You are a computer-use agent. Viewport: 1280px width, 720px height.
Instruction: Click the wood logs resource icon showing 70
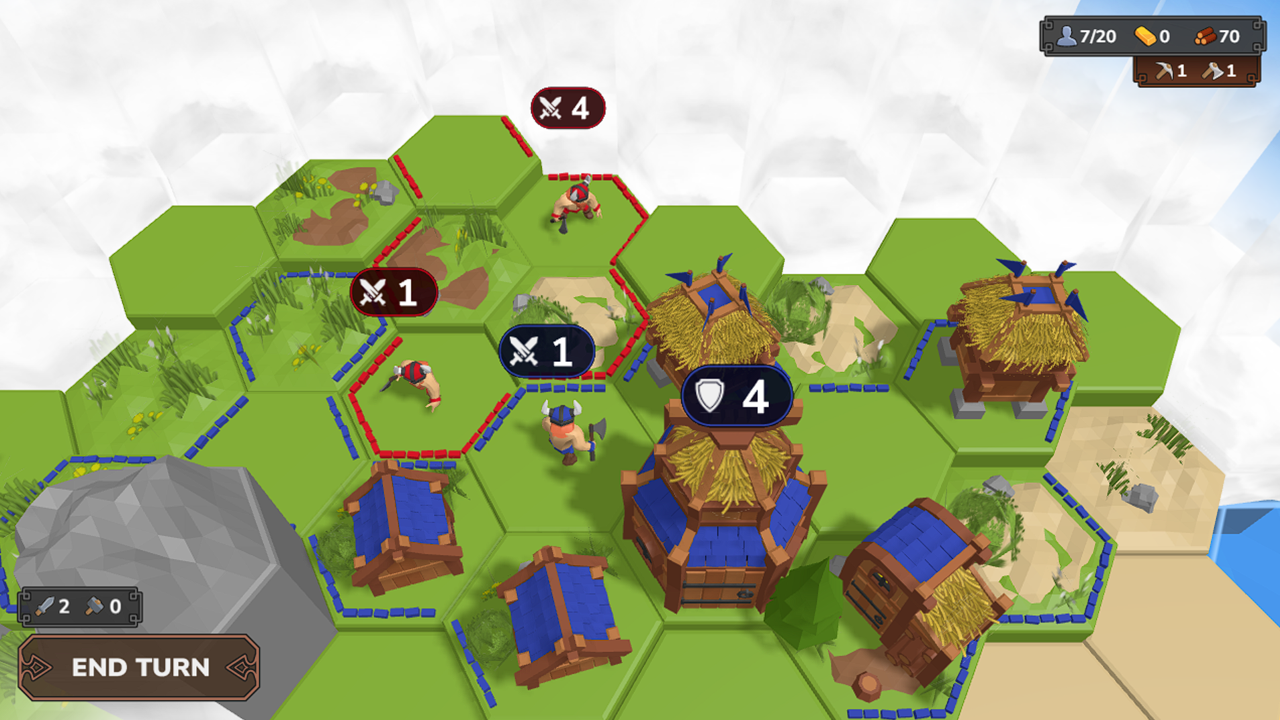point(1203,34)
